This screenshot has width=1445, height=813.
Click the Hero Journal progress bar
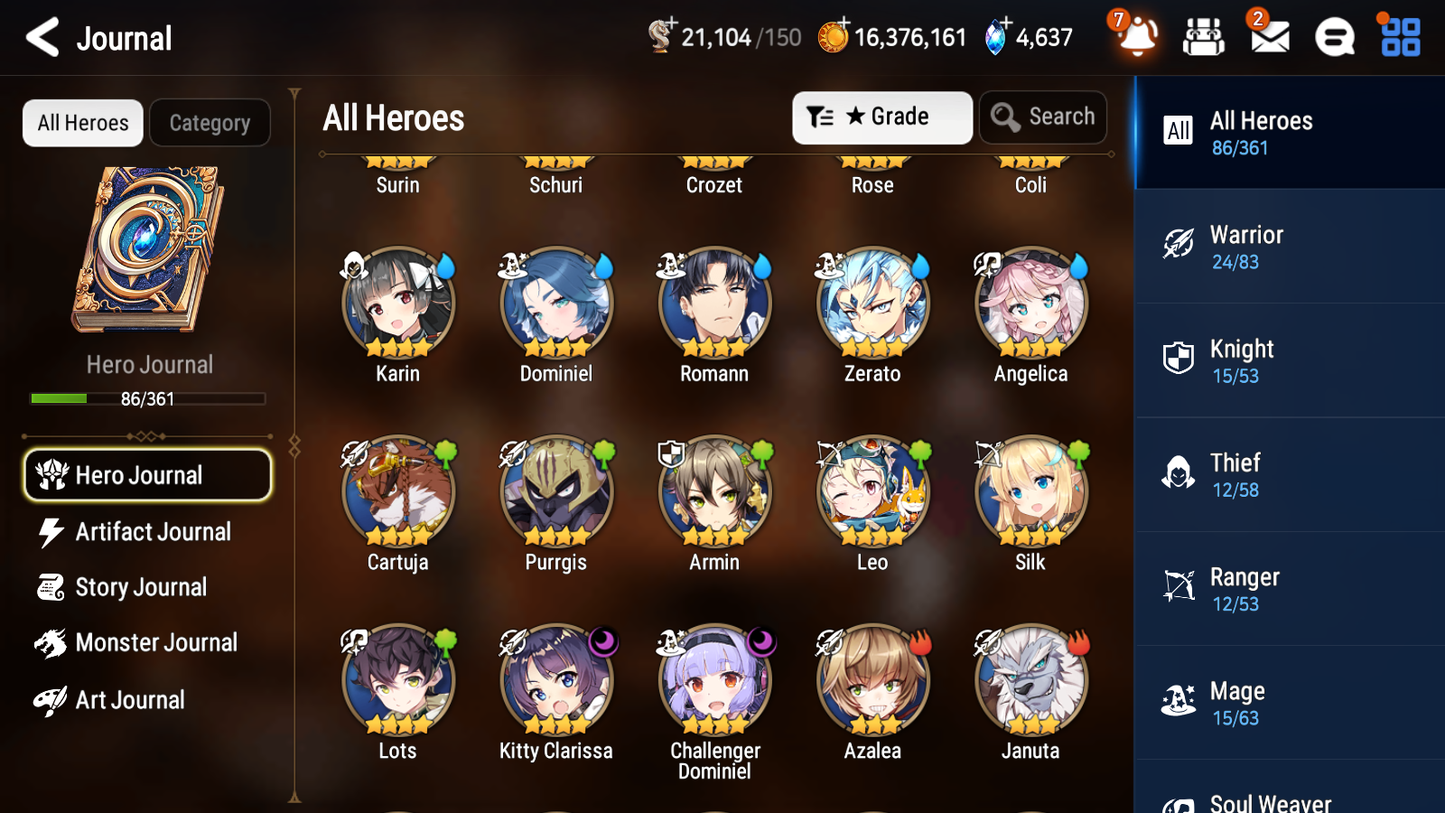(148, 398)
